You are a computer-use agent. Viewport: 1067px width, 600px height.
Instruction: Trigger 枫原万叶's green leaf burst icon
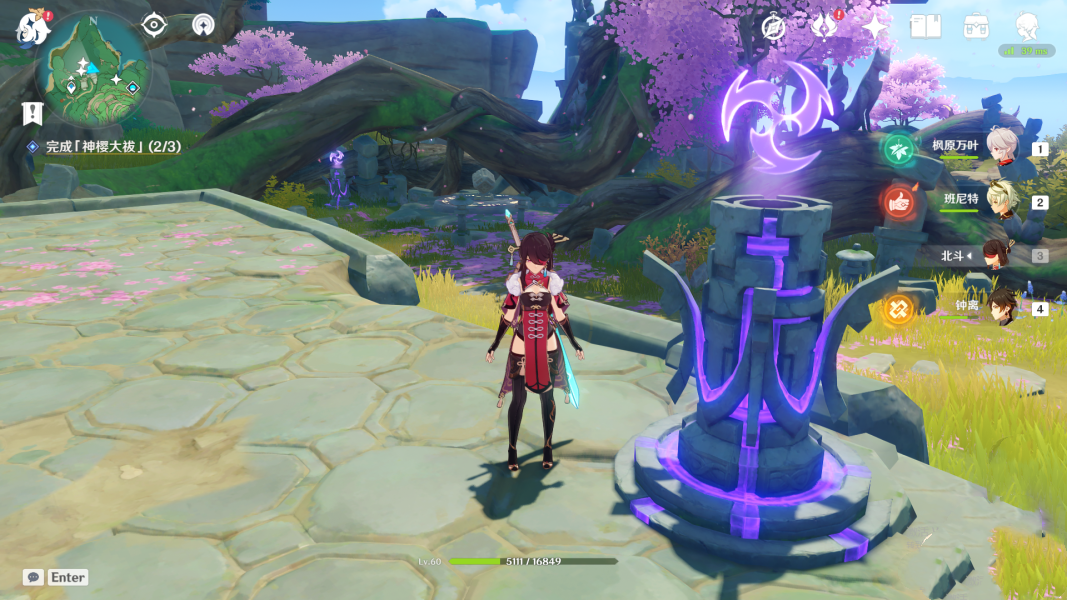pyautogui.click(x=897, y=150)
